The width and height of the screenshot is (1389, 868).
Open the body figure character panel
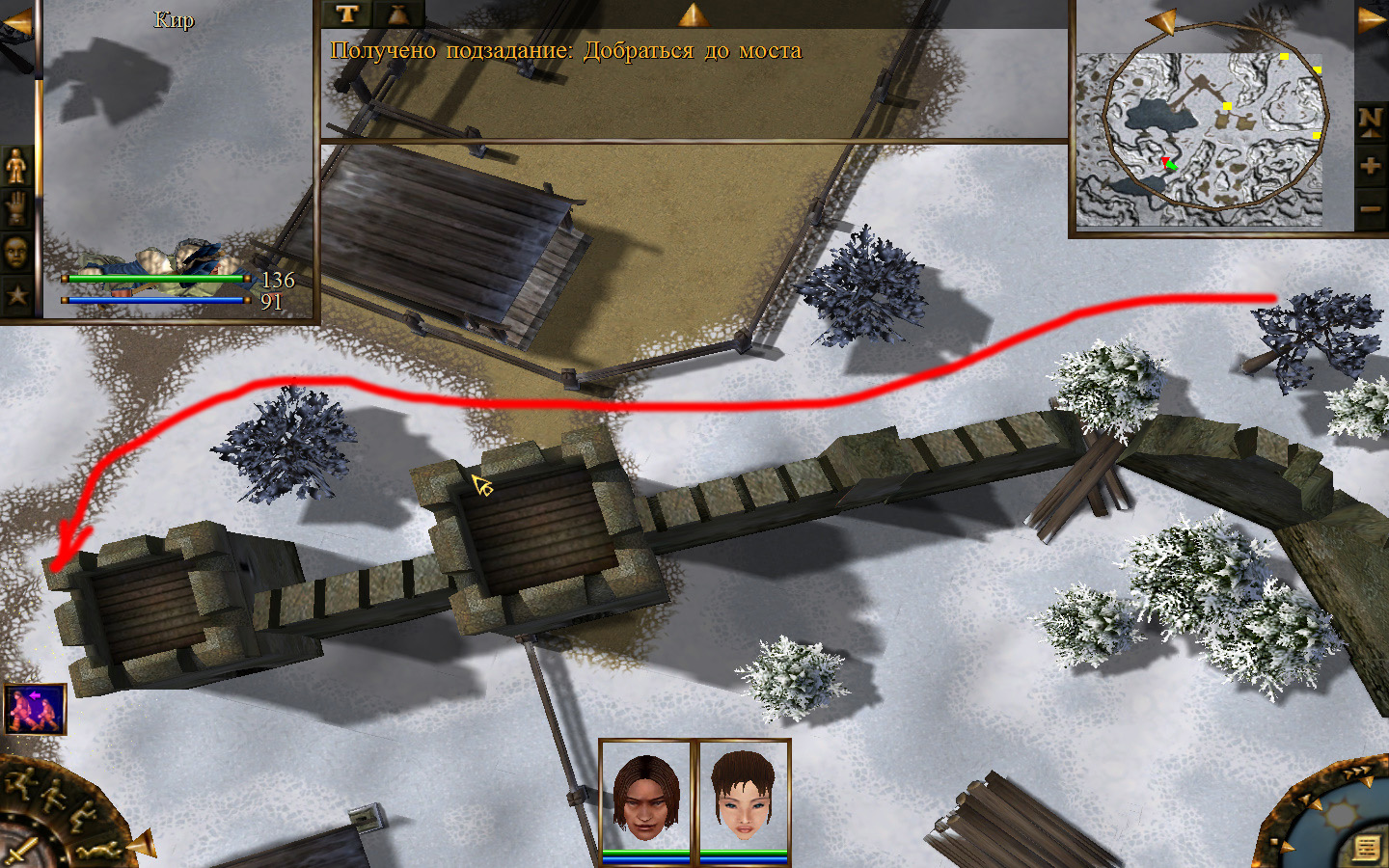(16, 166)
